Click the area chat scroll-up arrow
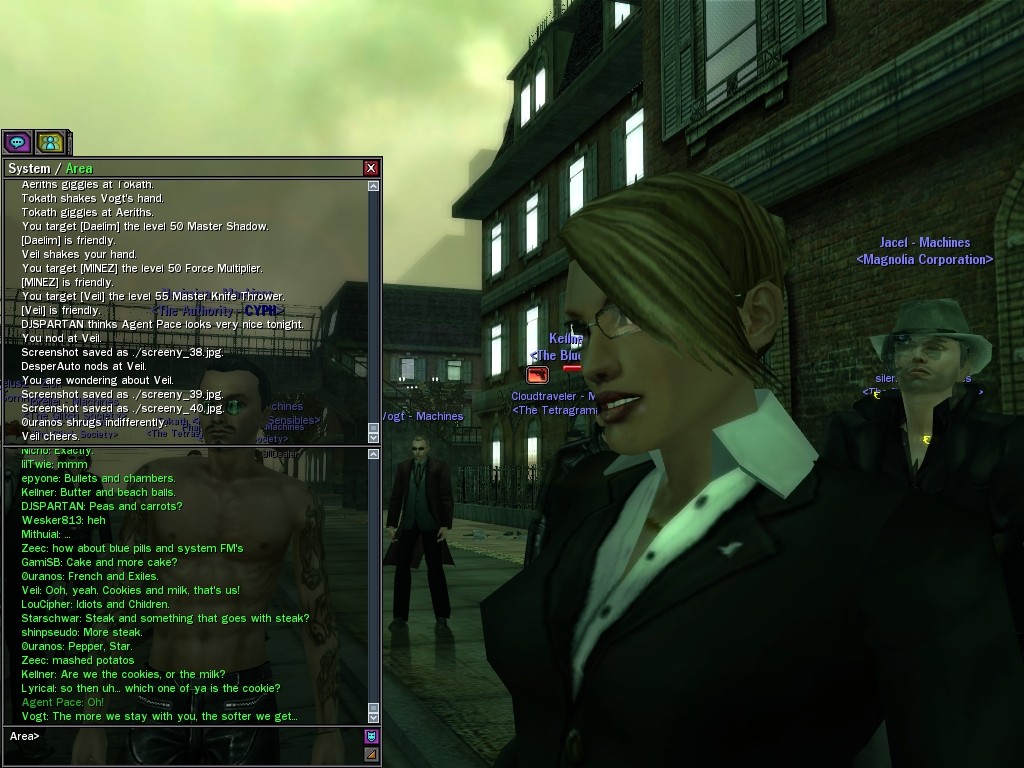The height and width of the screenshot is (768, 1024). [x=373, y=454]
